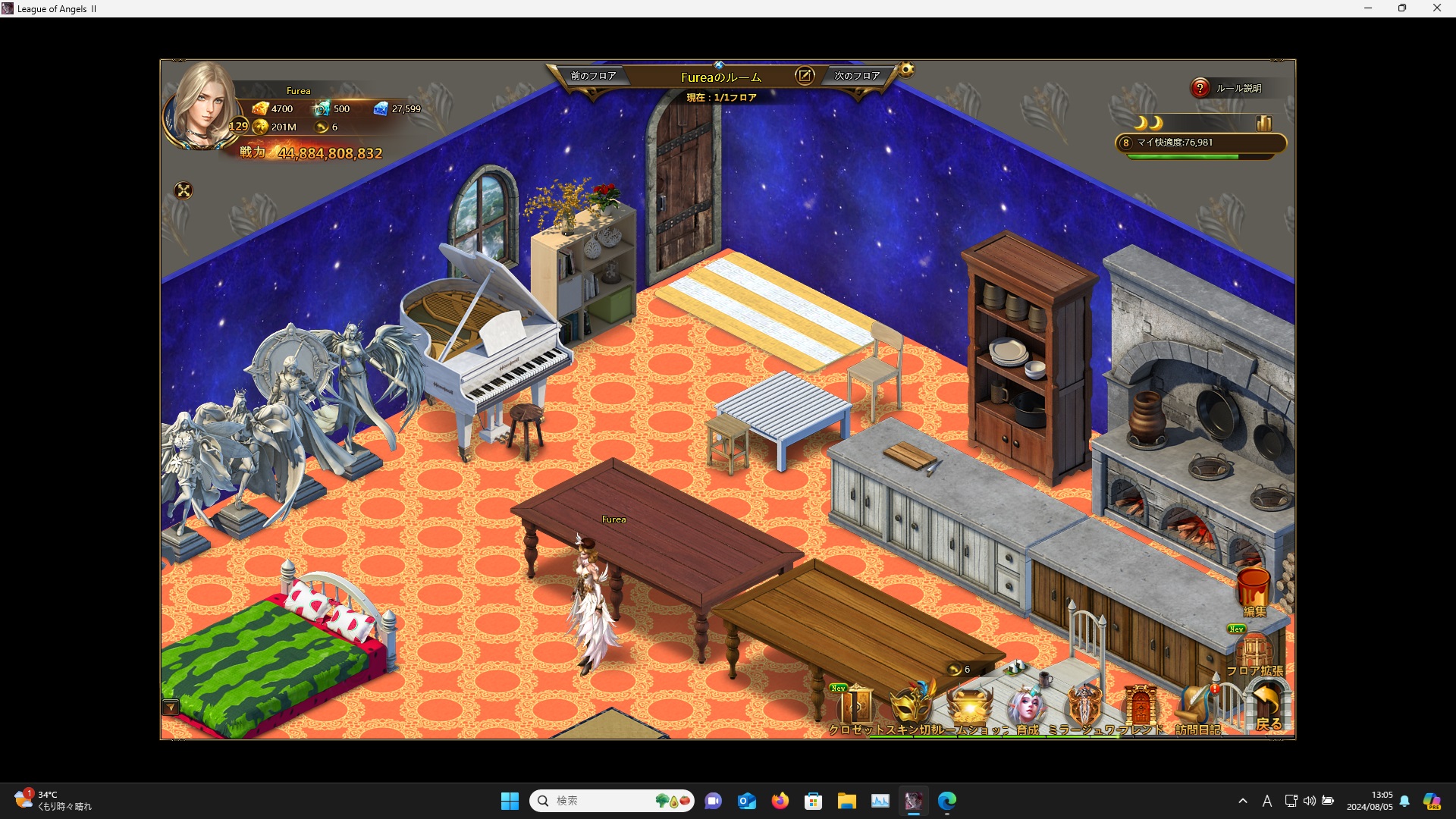Open the comfort ranking bar-chart icon

1263,123
